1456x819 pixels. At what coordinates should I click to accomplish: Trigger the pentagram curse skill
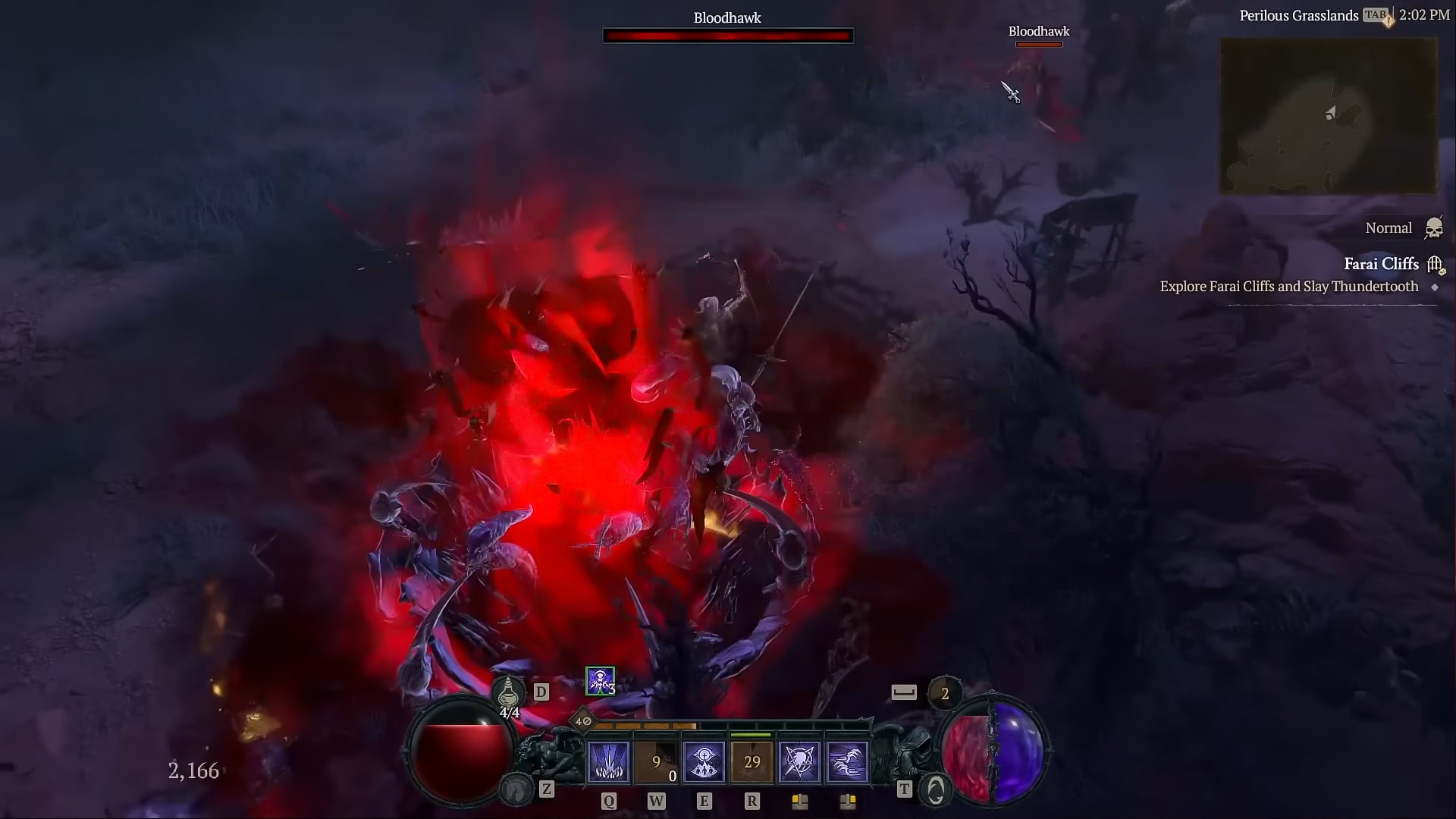[799, 761]
